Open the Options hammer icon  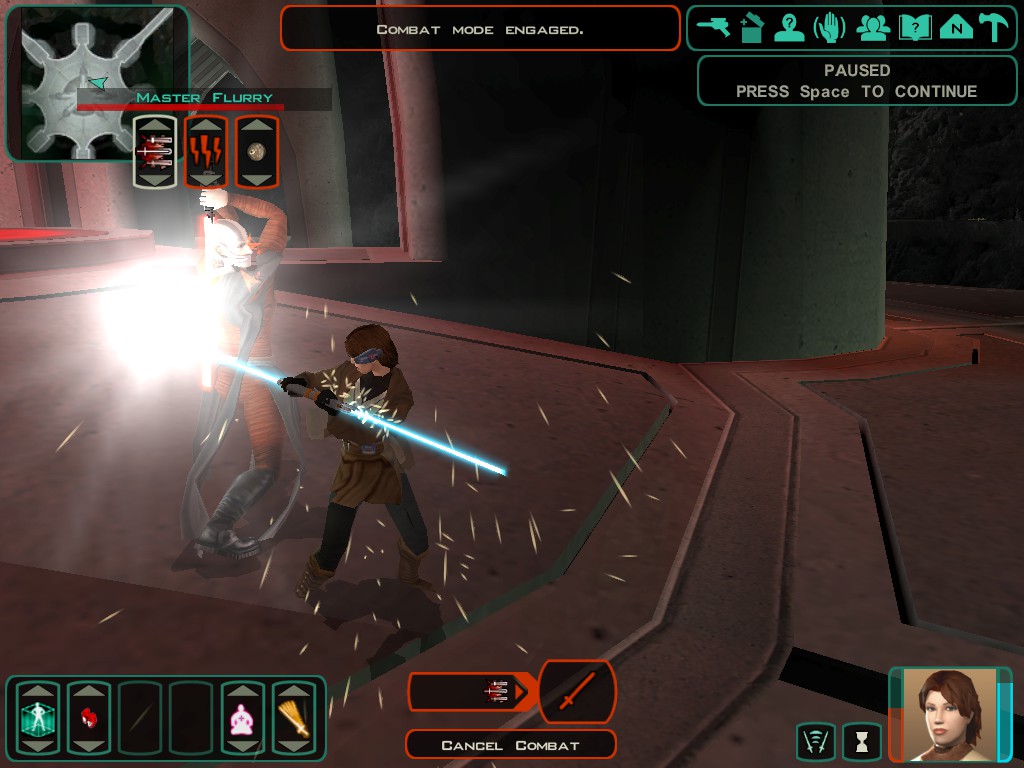tap(994, 28)
